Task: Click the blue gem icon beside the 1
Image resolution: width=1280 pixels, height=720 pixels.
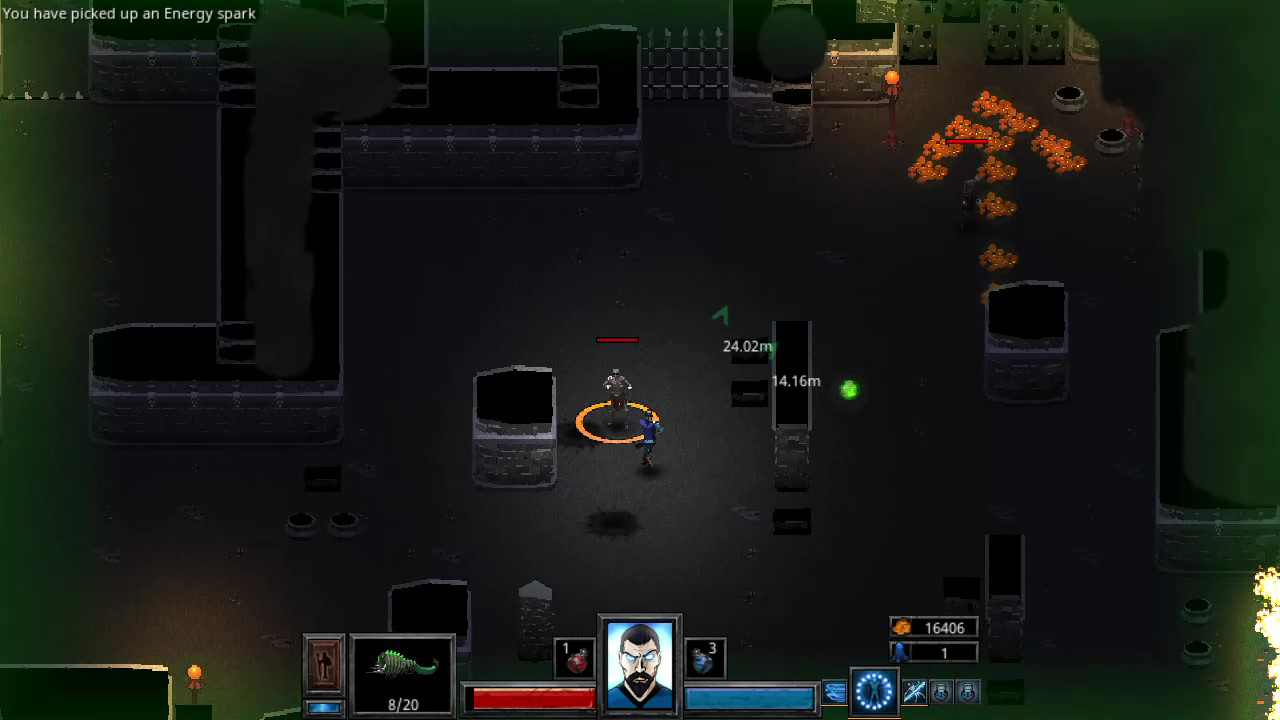Action: tap(899, 652)
